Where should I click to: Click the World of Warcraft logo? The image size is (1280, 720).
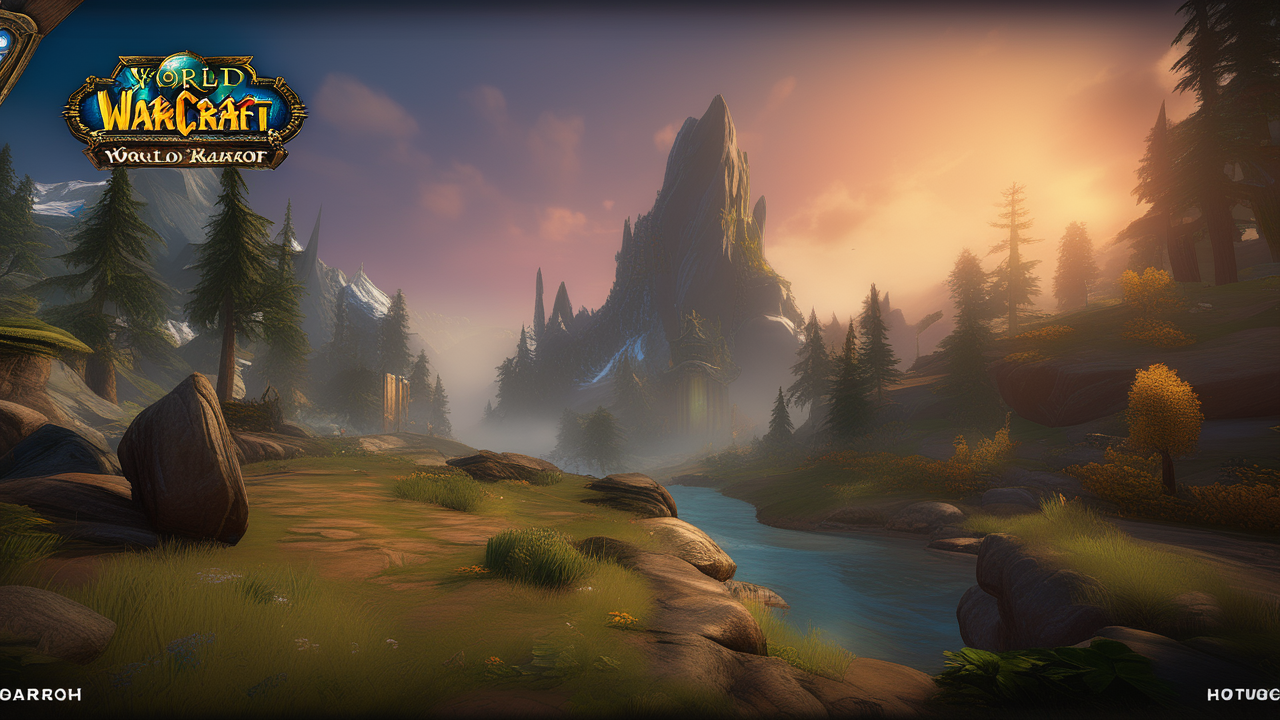(184, 112)
